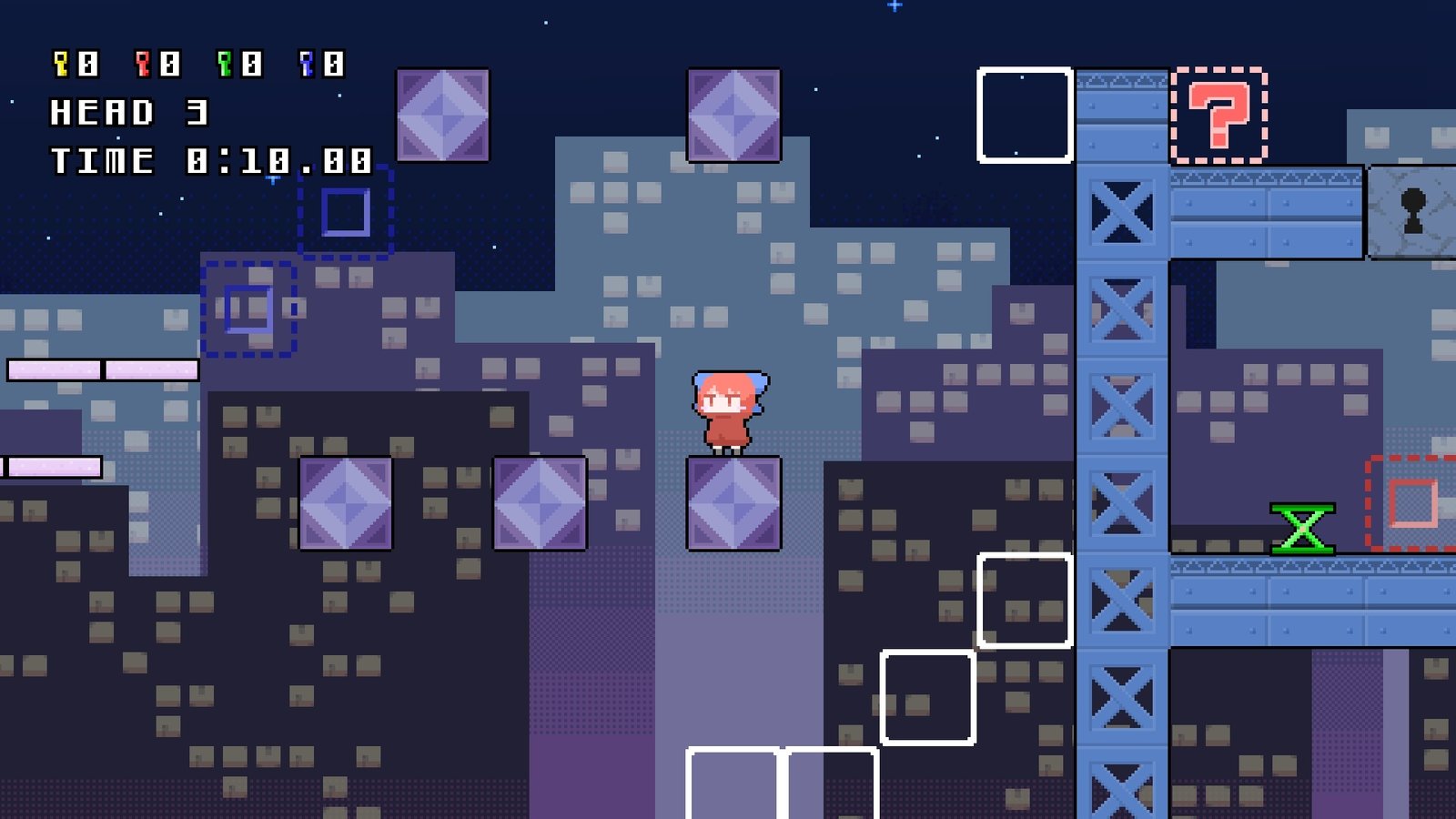Click the green key counter icon
The height and width of the screenshot is (819, 1456).
click(x=225, y=62)
